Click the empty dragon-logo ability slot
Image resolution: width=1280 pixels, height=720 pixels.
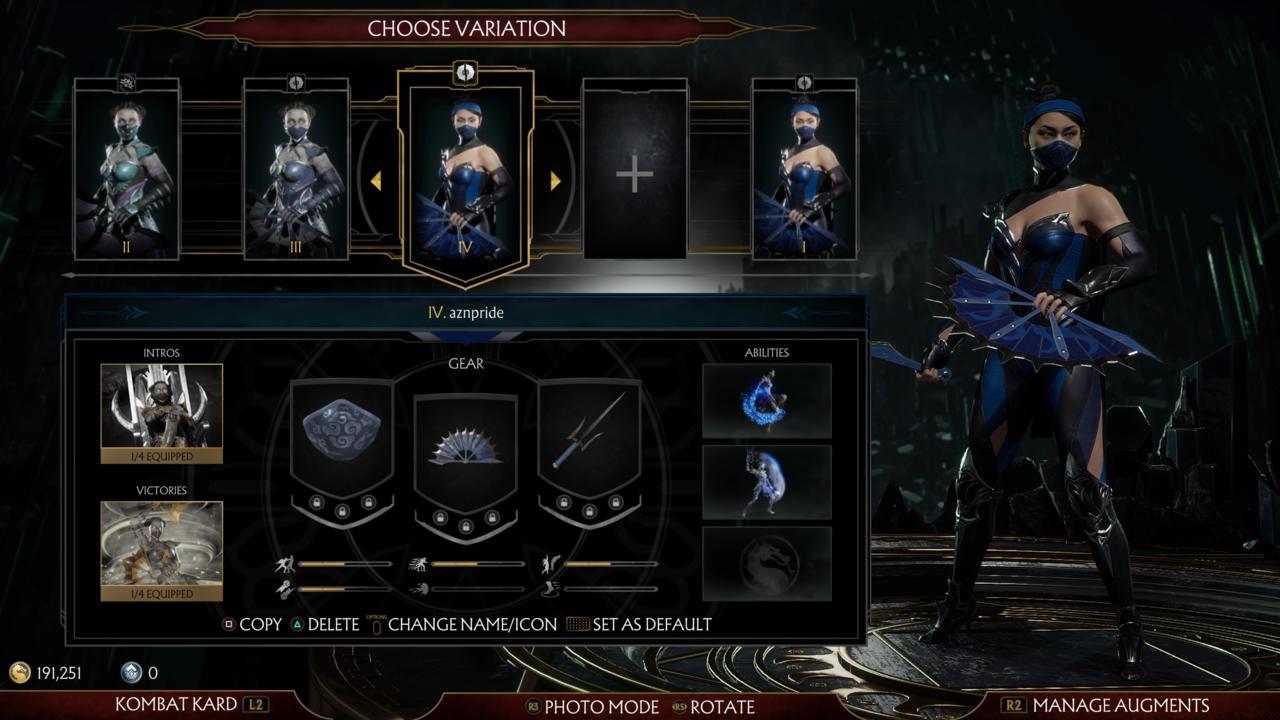click(x=768, y=561)
